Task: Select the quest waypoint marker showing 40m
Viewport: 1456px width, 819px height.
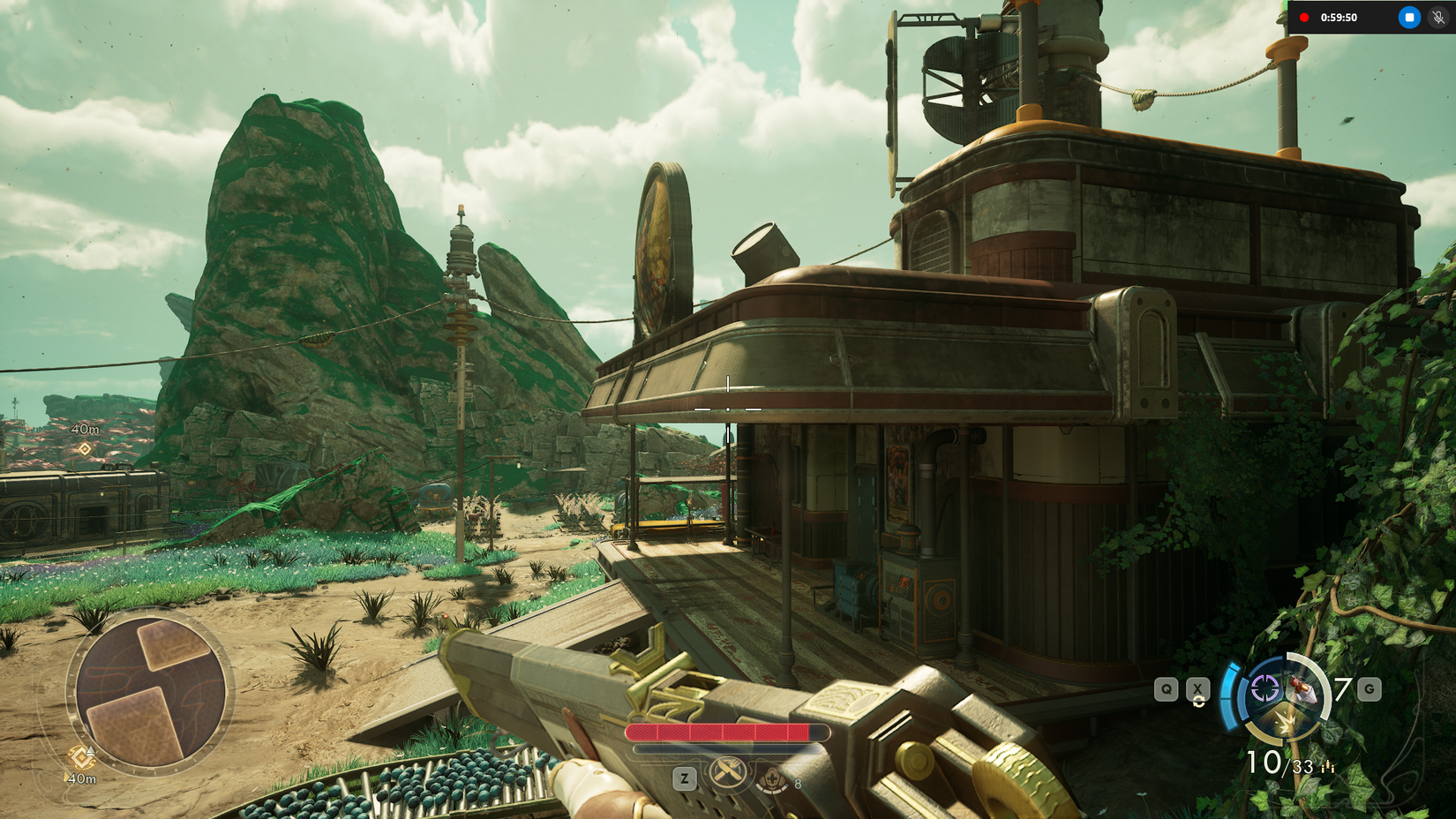Action: (85, 448)
